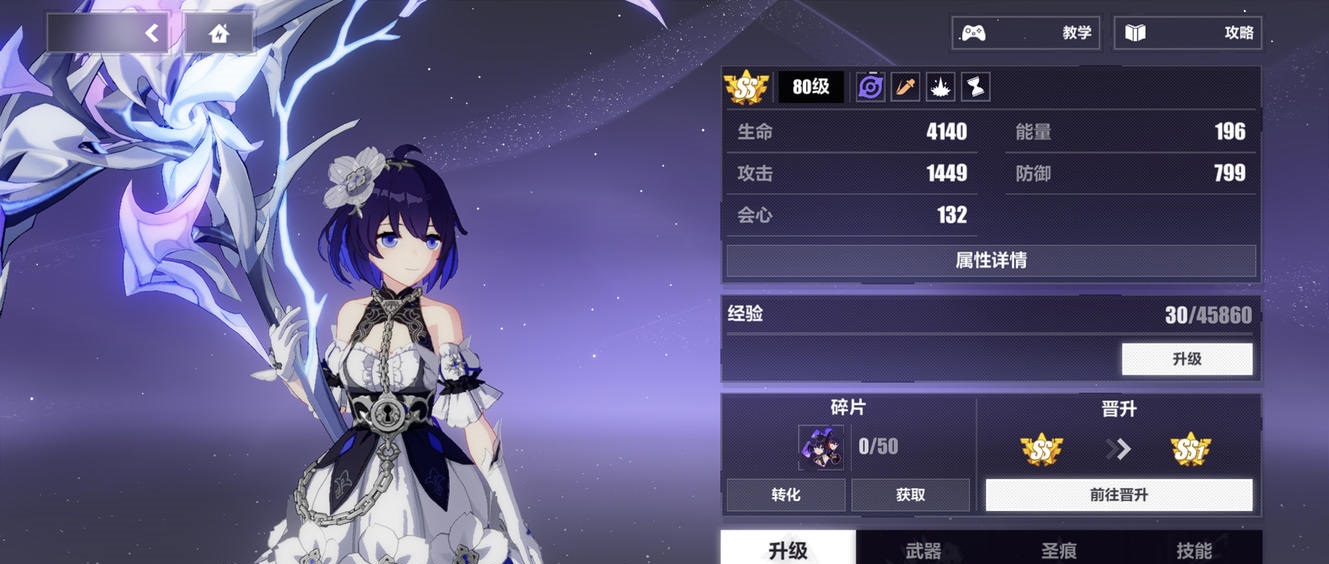Show the 属性详情 attribute details
The width and height of the screenshot is (1329, 564).
991,261
